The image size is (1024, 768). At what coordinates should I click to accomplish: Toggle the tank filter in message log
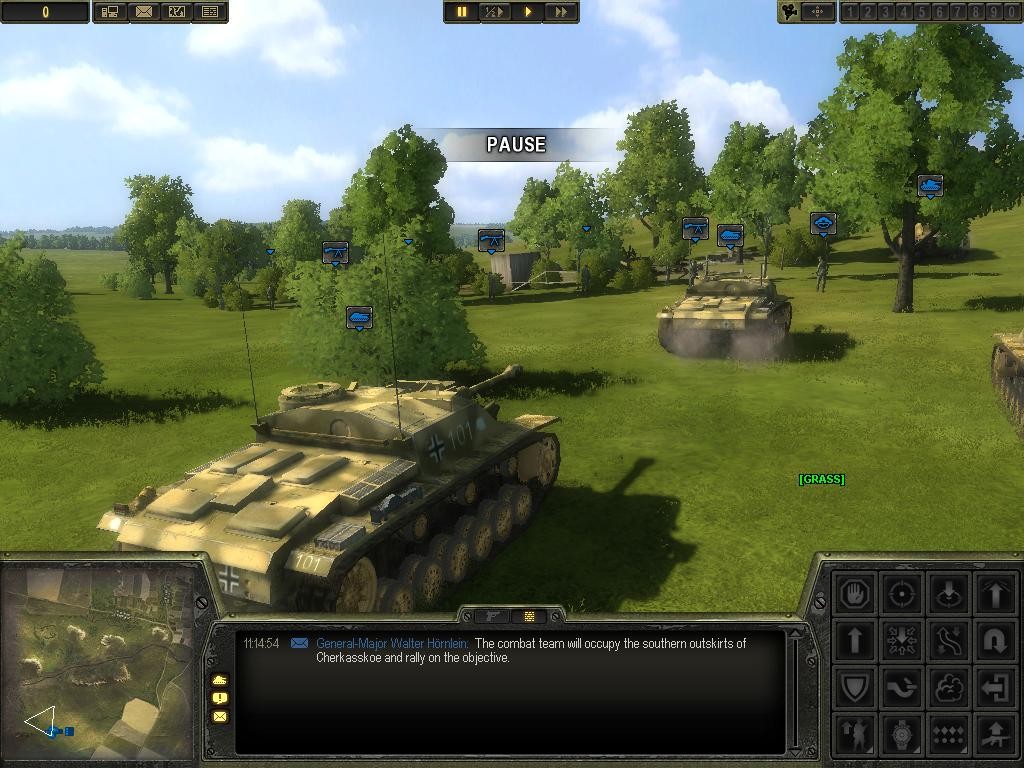(220, 680)
